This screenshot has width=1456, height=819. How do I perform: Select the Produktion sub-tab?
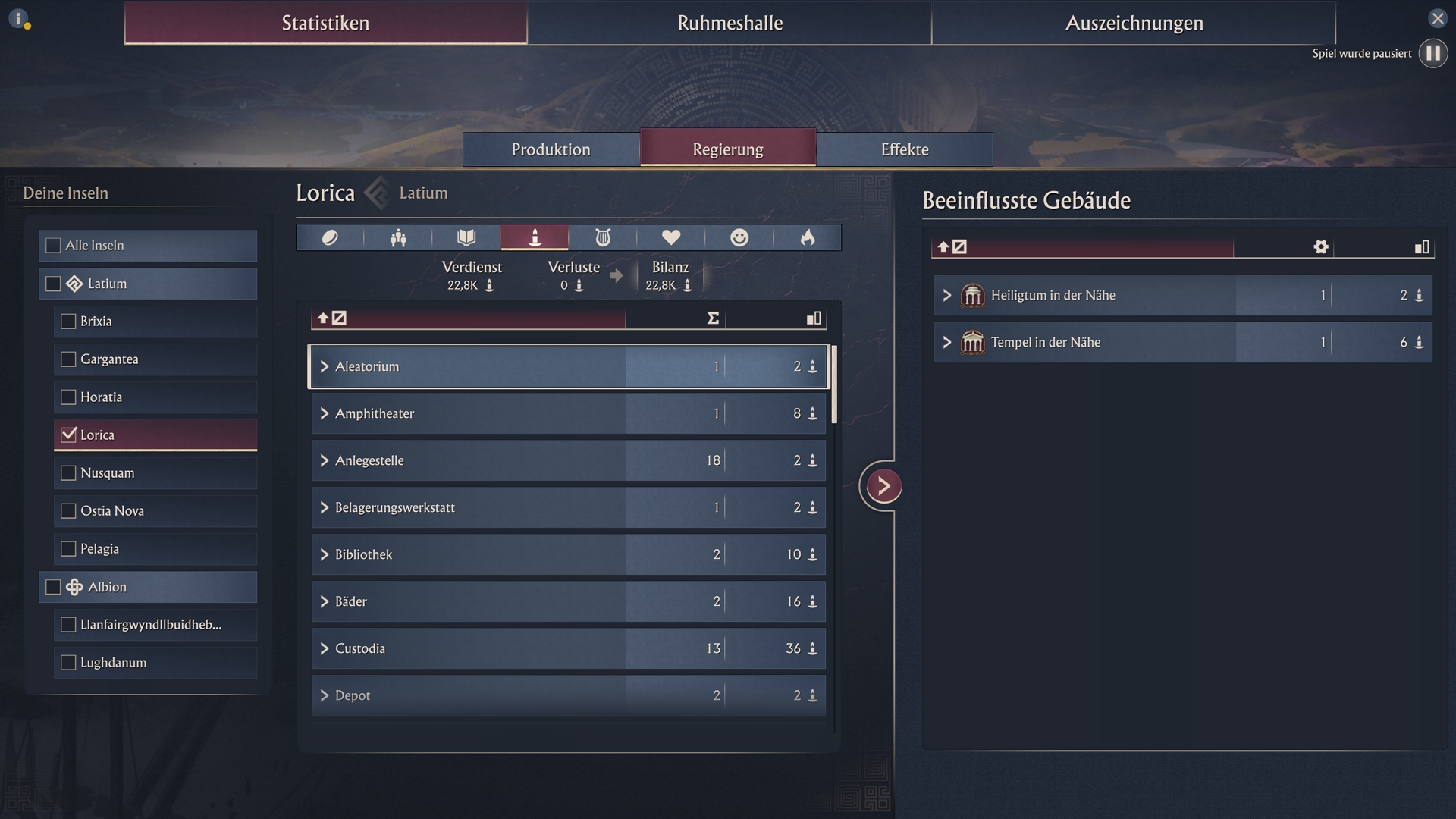click(x=551, y=149)
